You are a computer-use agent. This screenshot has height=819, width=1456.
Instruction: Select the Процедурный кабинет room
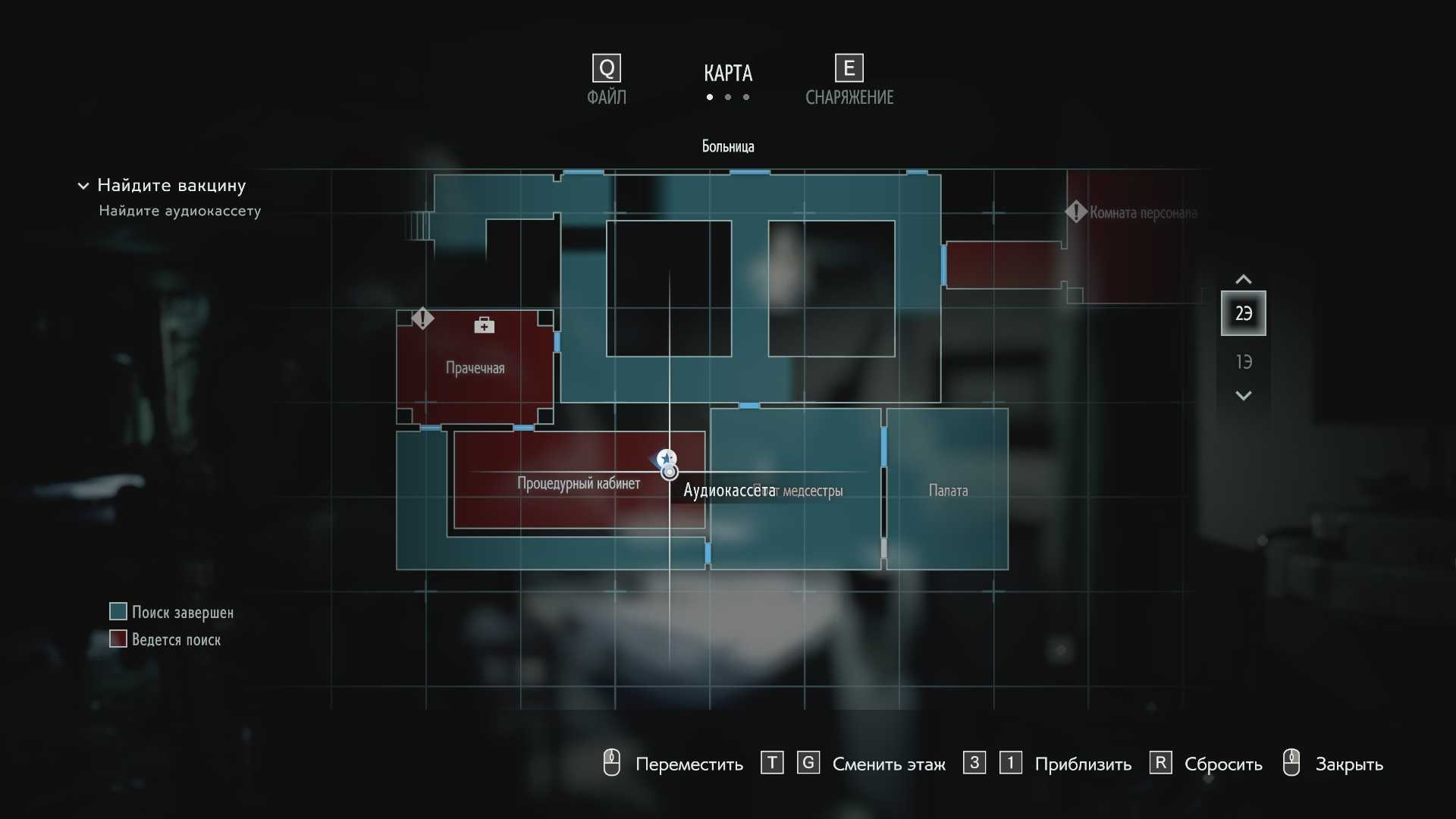point(578,484)
